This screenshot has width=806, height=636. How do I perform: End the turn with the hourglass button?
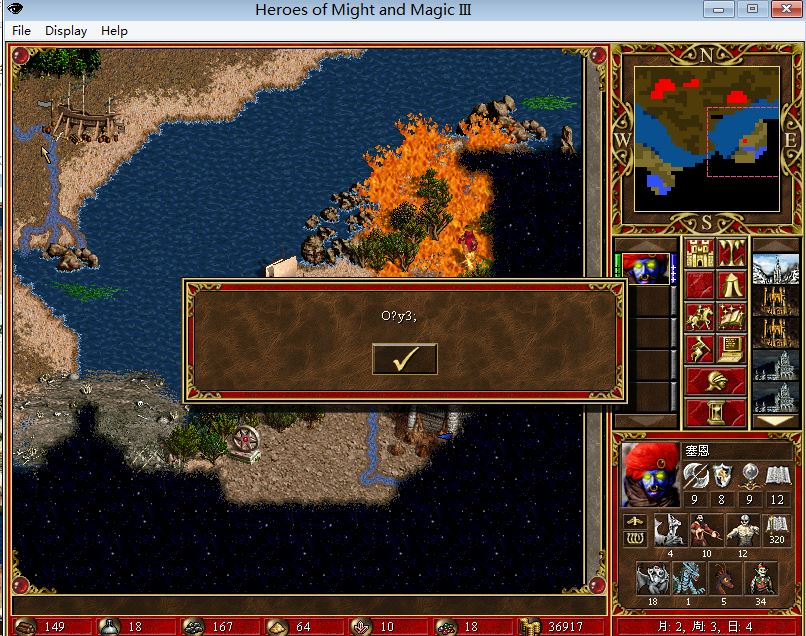coord(715,412)
